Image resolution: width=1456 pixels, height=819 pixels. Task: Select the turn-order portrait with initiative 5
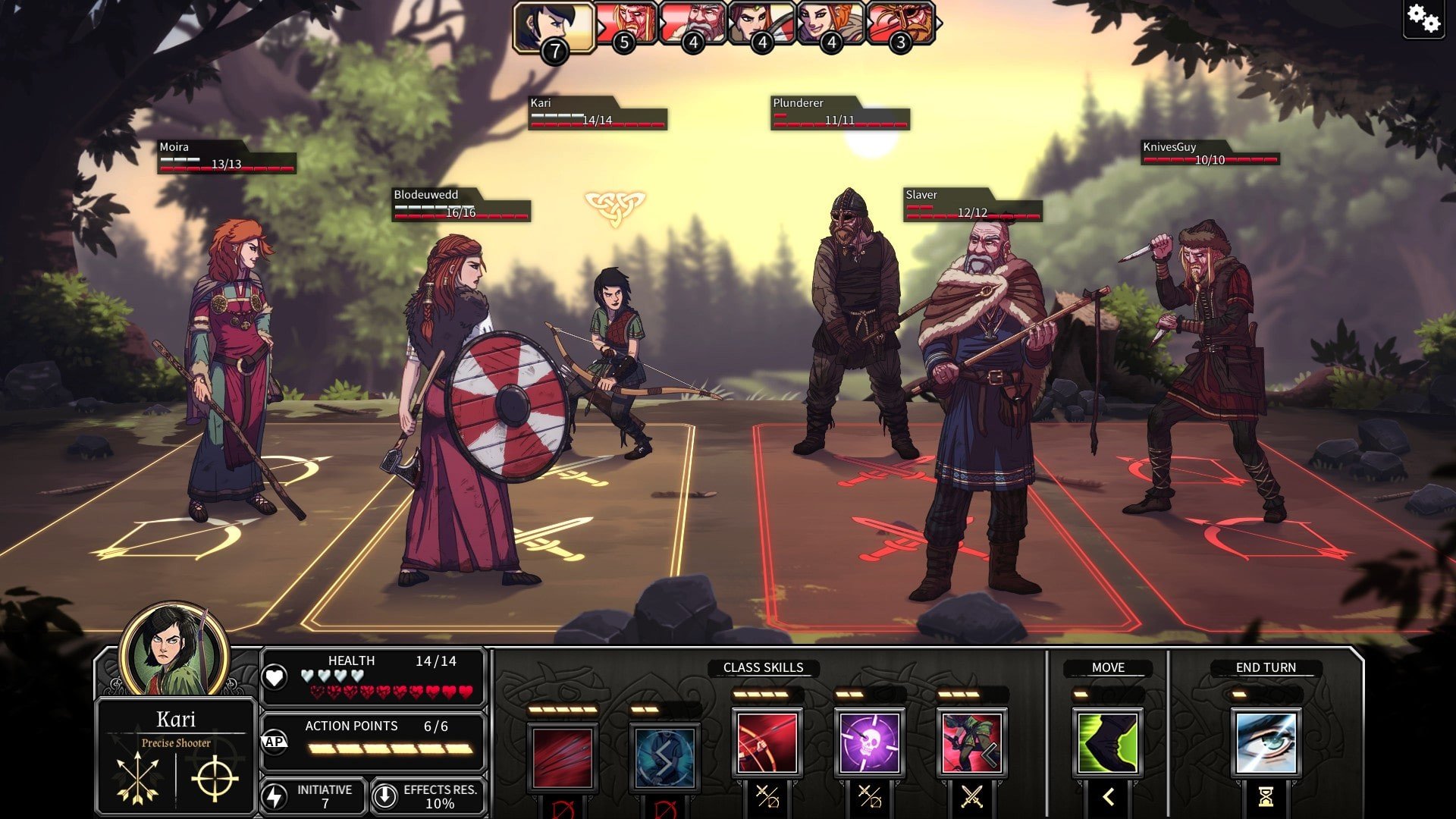point(626,24)
